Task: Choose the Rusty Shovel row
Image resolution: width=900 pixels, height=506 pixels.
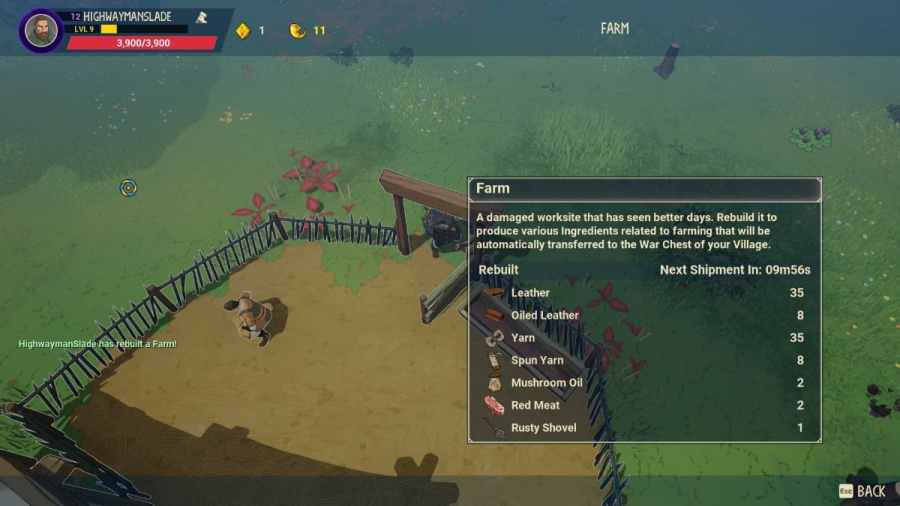Action: pyautogui.click(x=645, y=428)
